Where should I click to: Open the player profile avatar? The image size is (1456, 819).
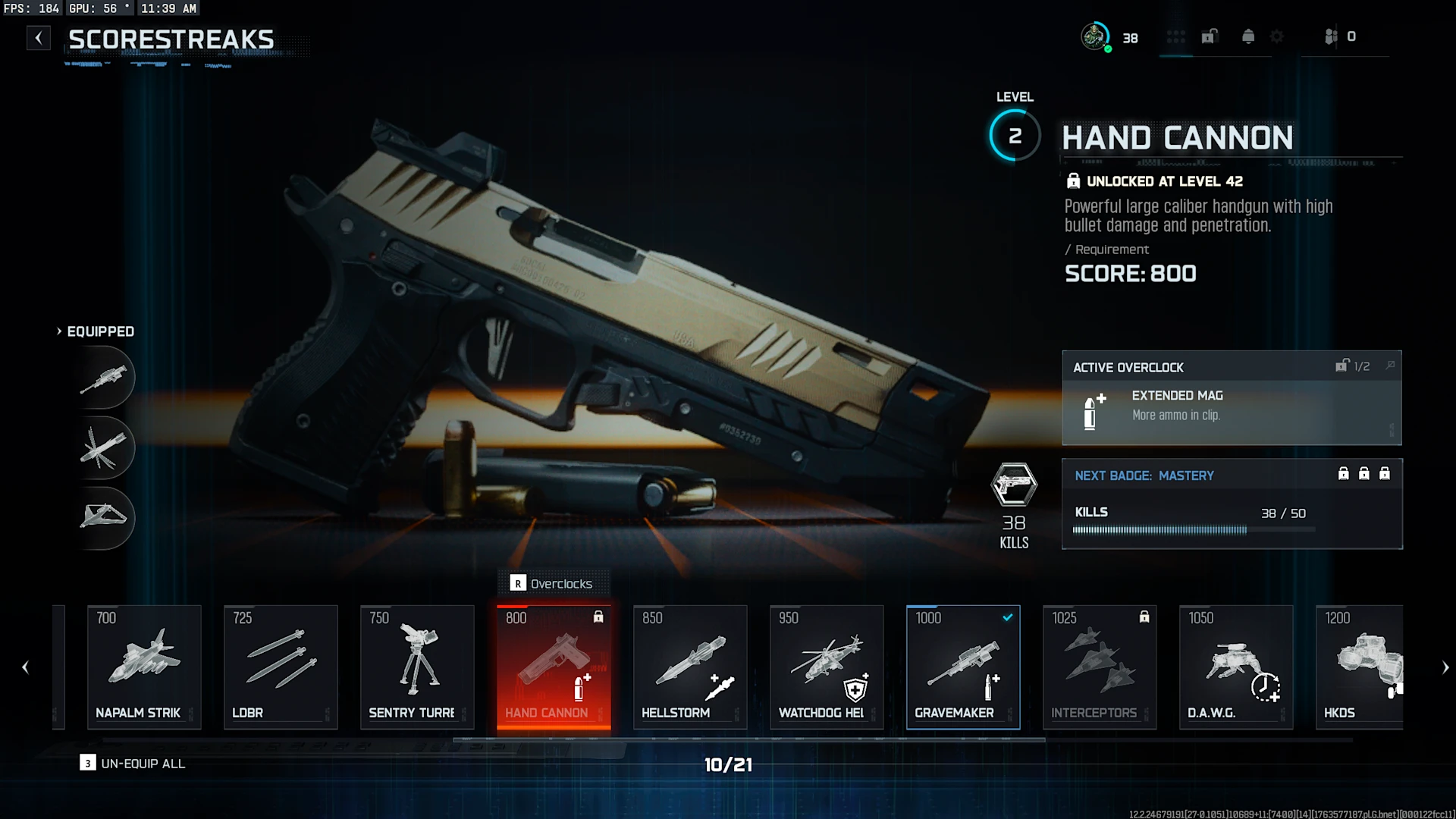(1094, 36)
